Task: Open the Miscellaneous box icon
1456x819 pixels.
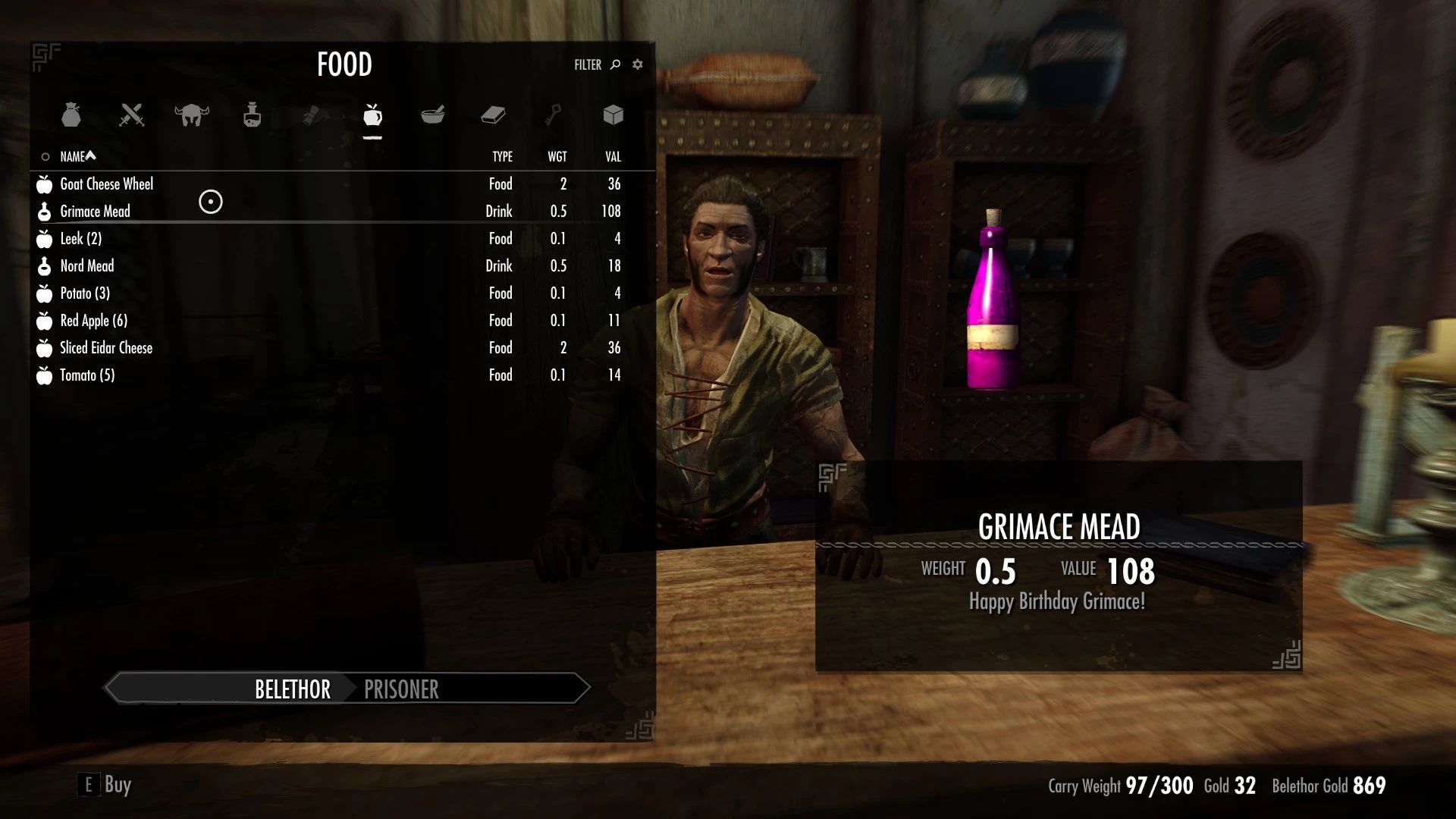Action: point(612,116)
